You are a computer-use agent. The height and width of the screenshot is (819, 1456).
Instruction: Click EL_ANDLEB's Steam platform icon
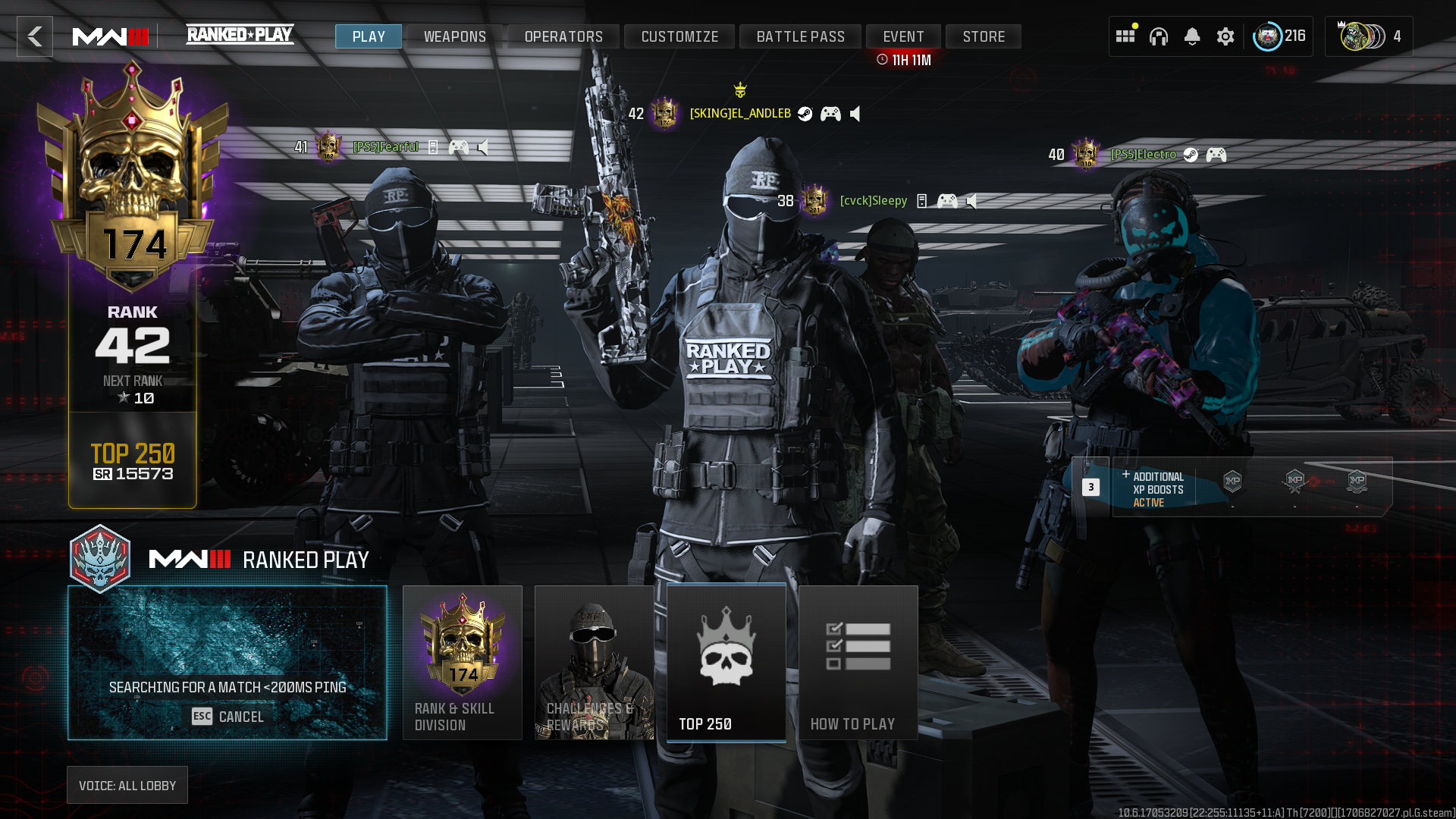click(x=805, y=114)
